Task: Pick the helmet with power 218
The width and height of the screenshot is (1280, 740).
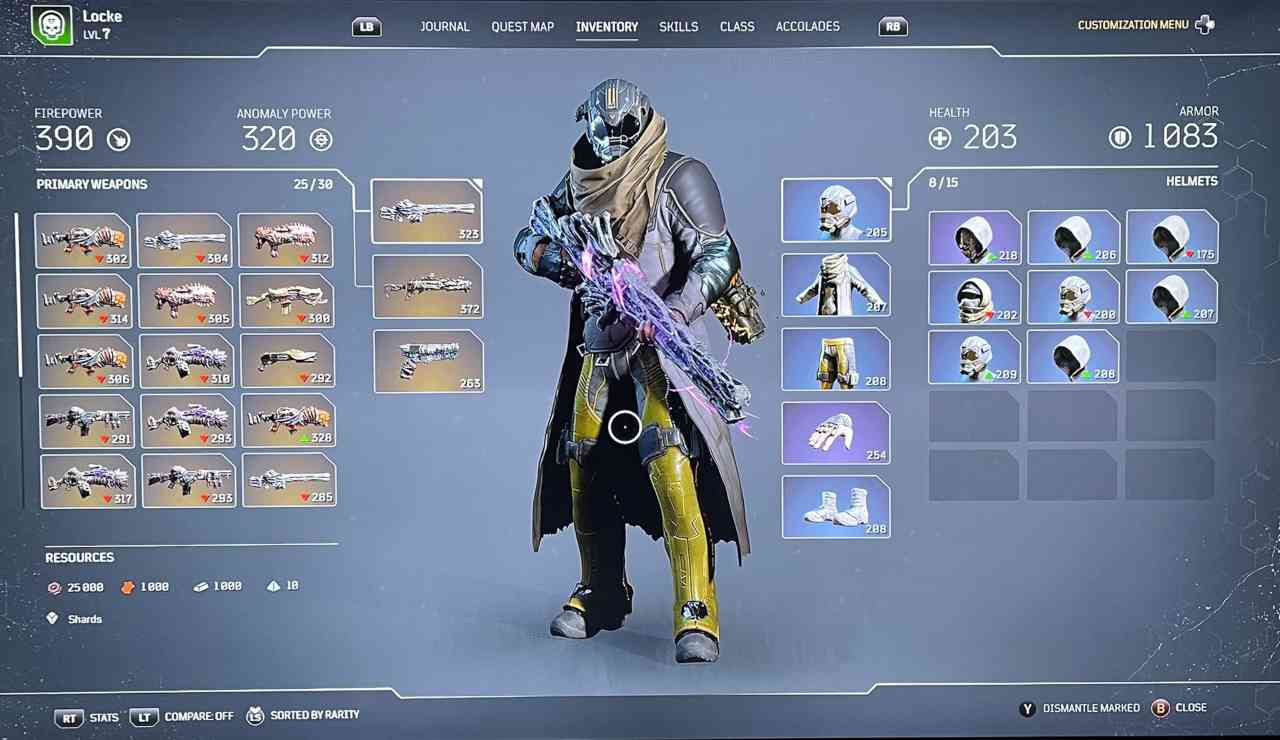Action: (974, 238)
